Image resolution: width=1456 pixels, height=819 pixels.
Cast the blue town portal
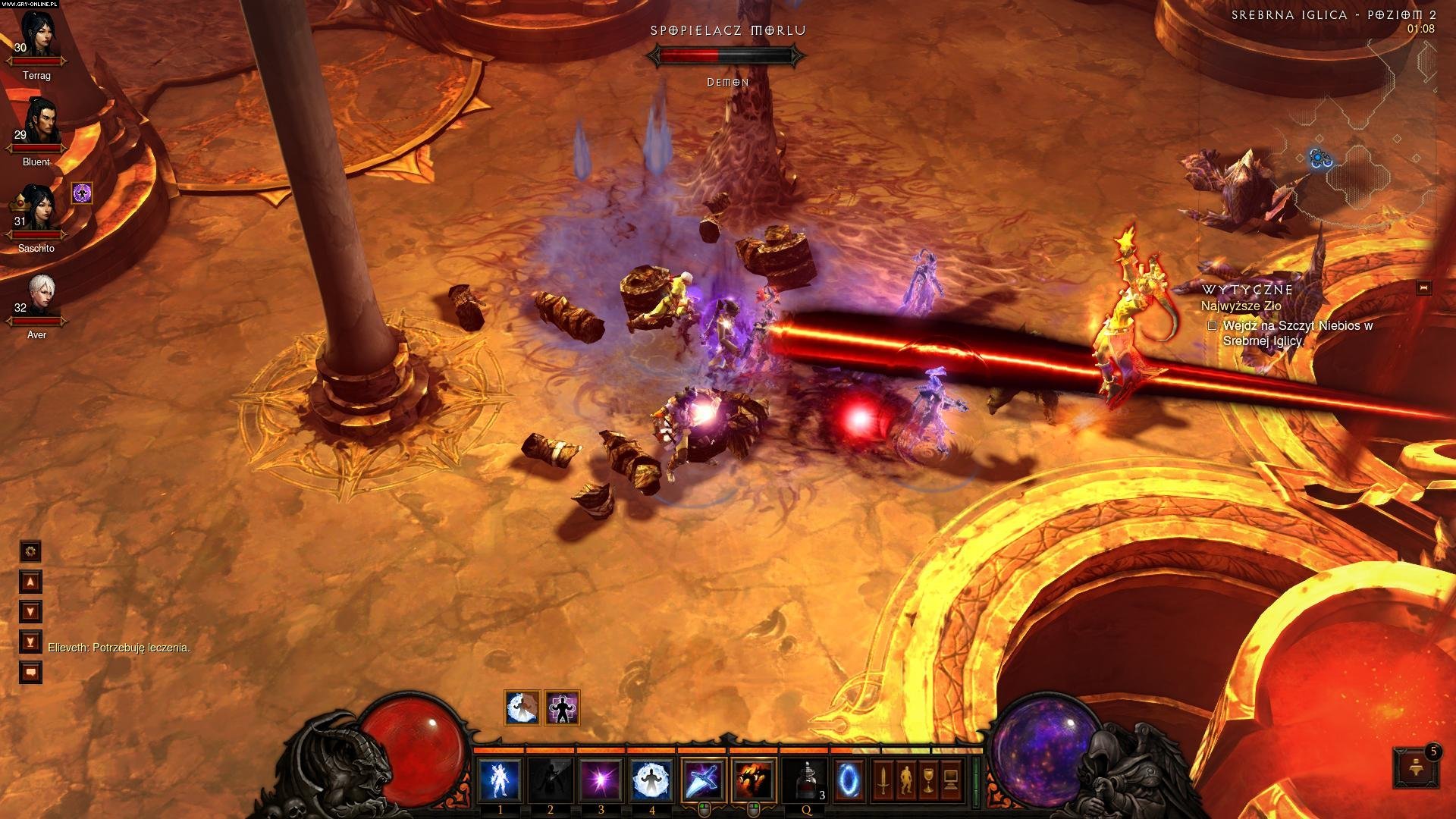pyautogui.click(x=849, y=780)
